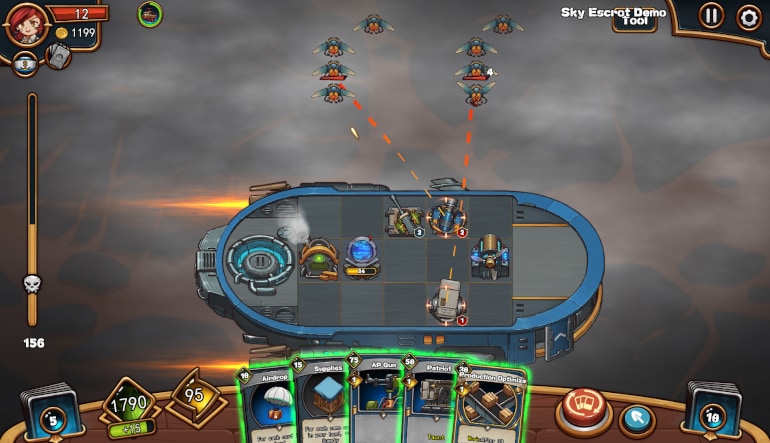Pause the game
The image size is (770, 443).
[711, 16]
